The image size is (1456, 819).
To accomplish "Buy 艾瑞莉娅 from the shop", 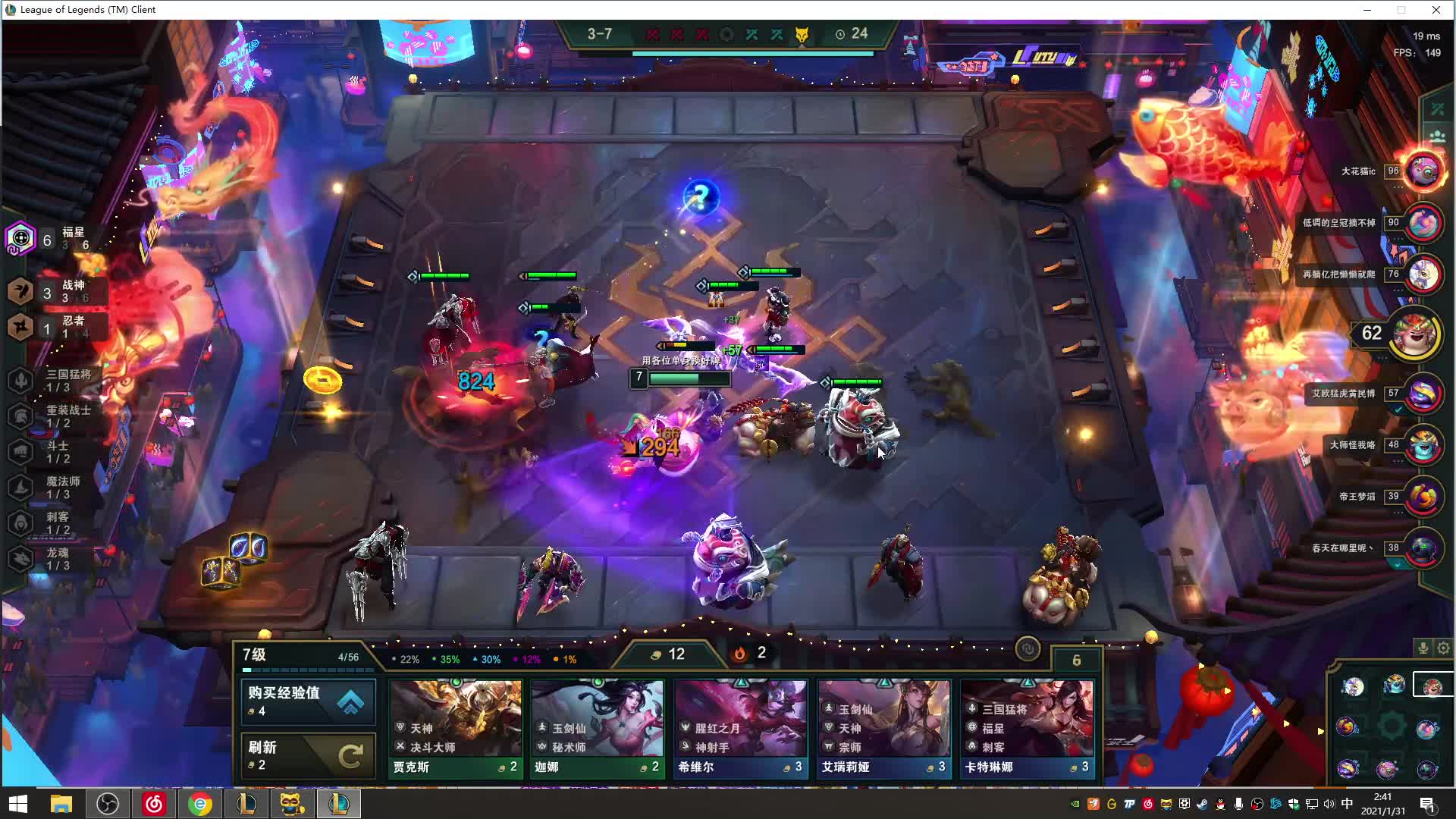I will click(883, 728).
